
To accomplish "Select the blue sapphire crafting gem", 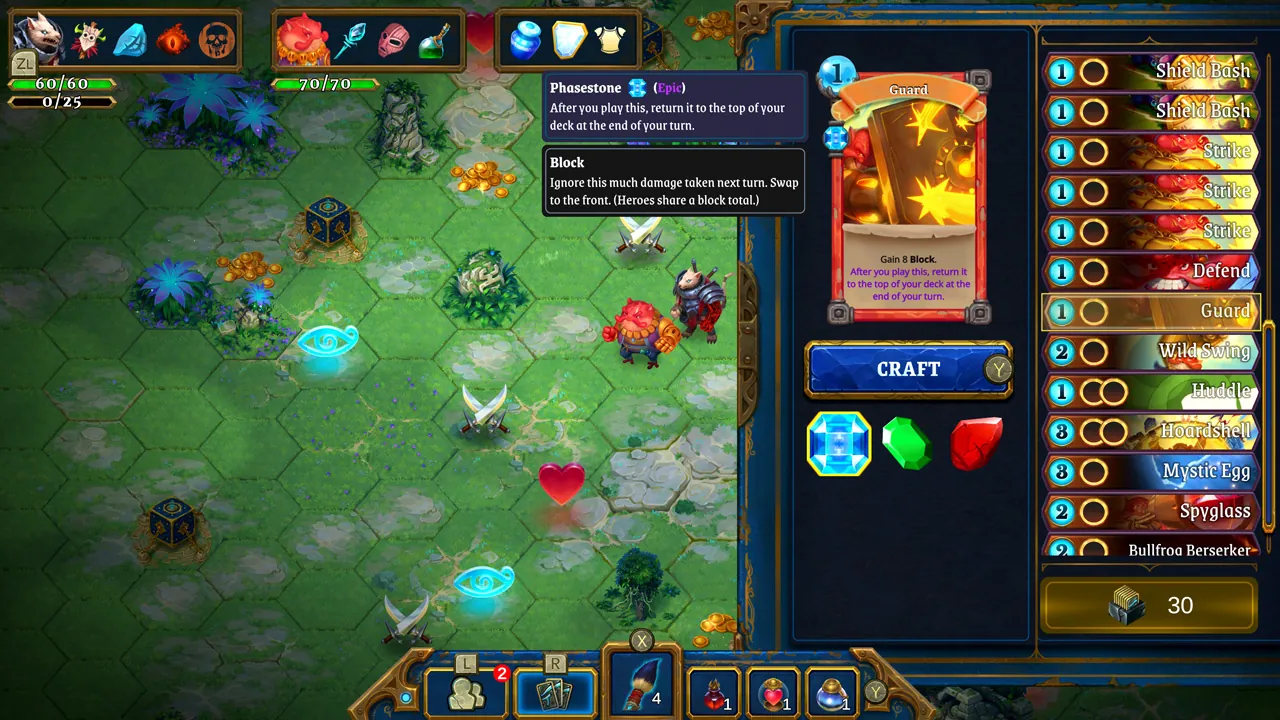I will pyautogui.click(x=838, y=443).
